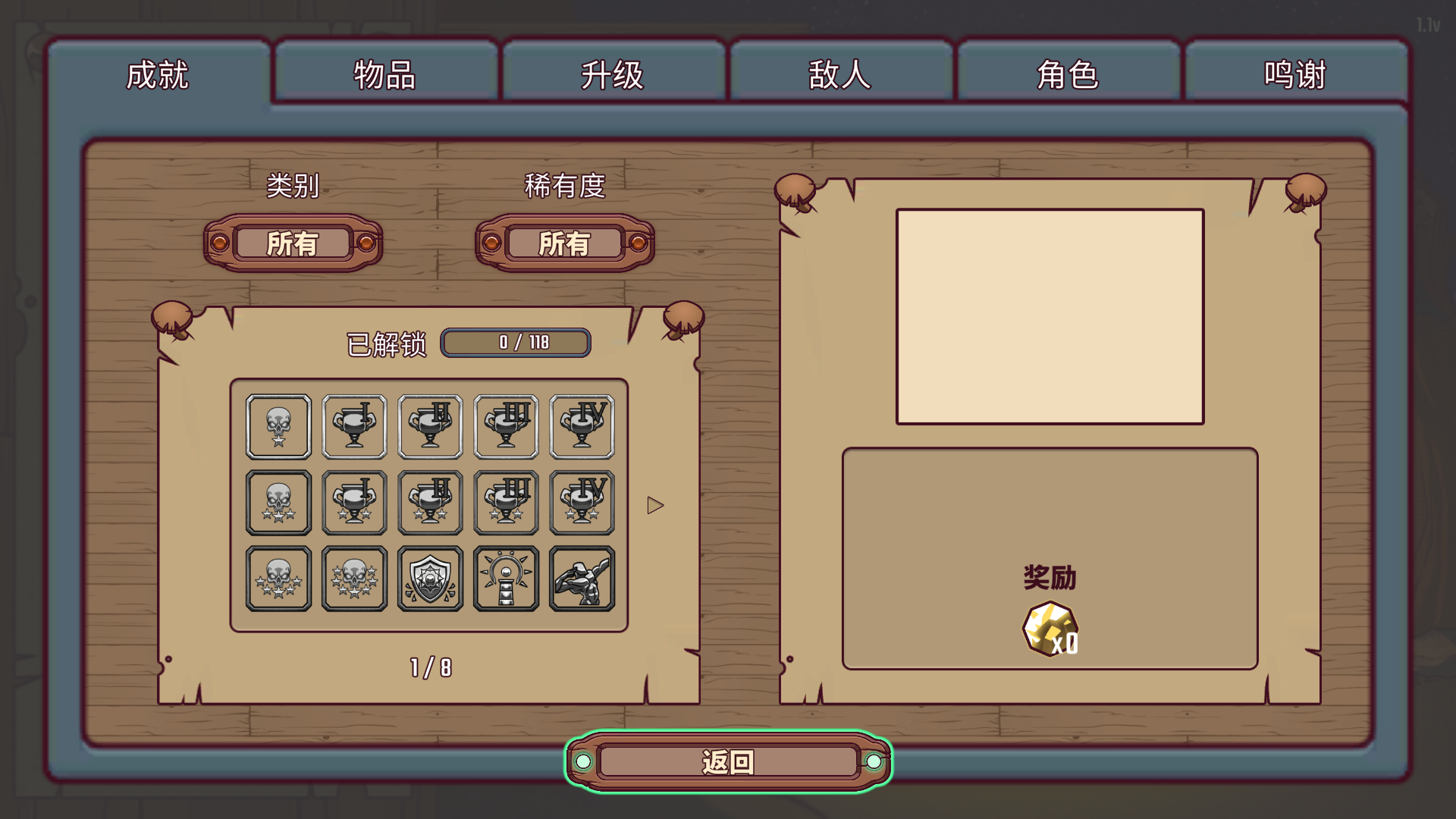Image resolution: width=1456 pixels, height=819 pixels.
Task: Select the flexing figure achievement icon
Action: [582, 578]
